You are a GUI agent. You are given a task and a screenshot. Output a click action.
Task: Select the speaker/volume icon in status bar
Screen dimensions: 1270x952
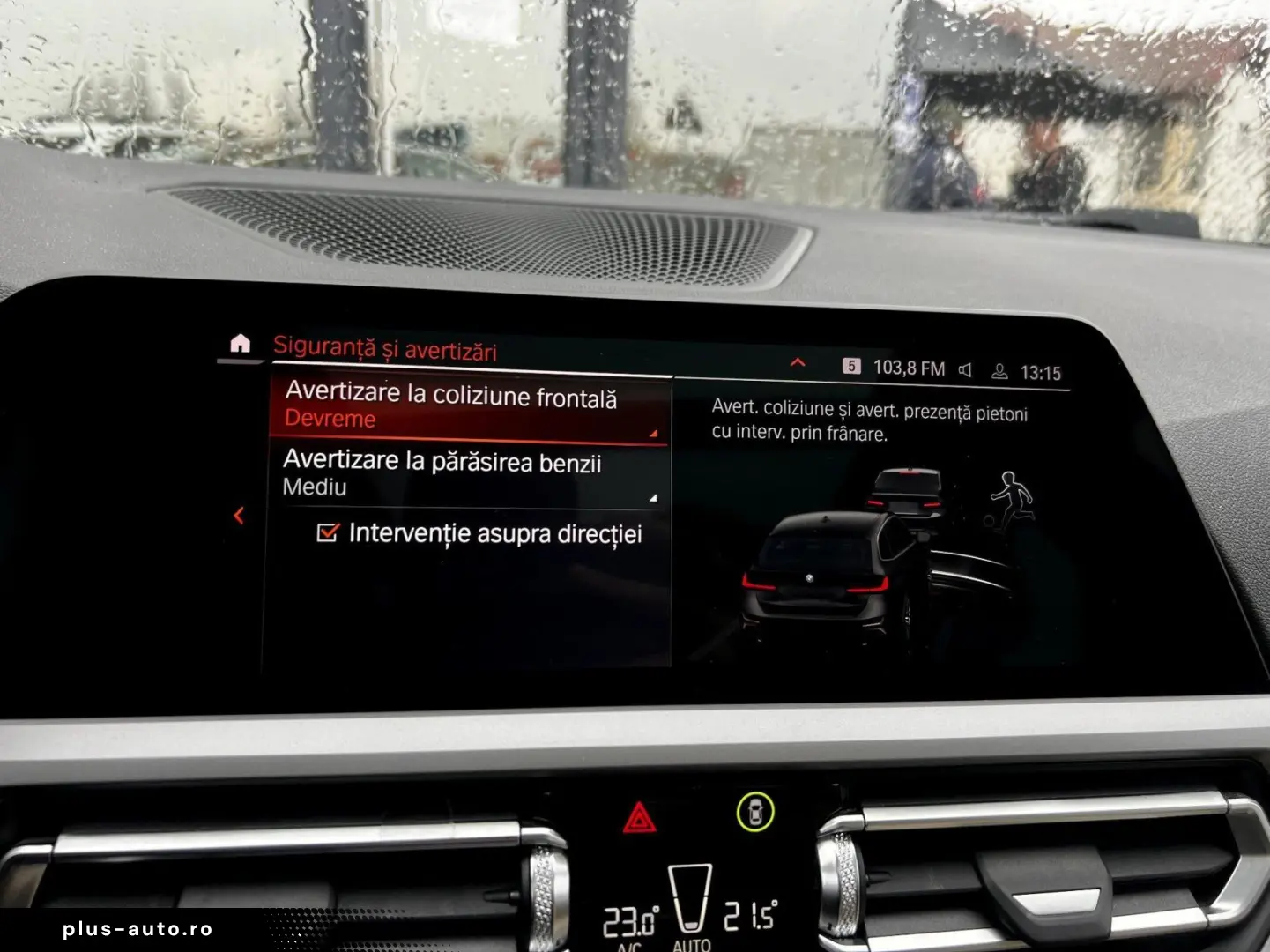(966, 369)
